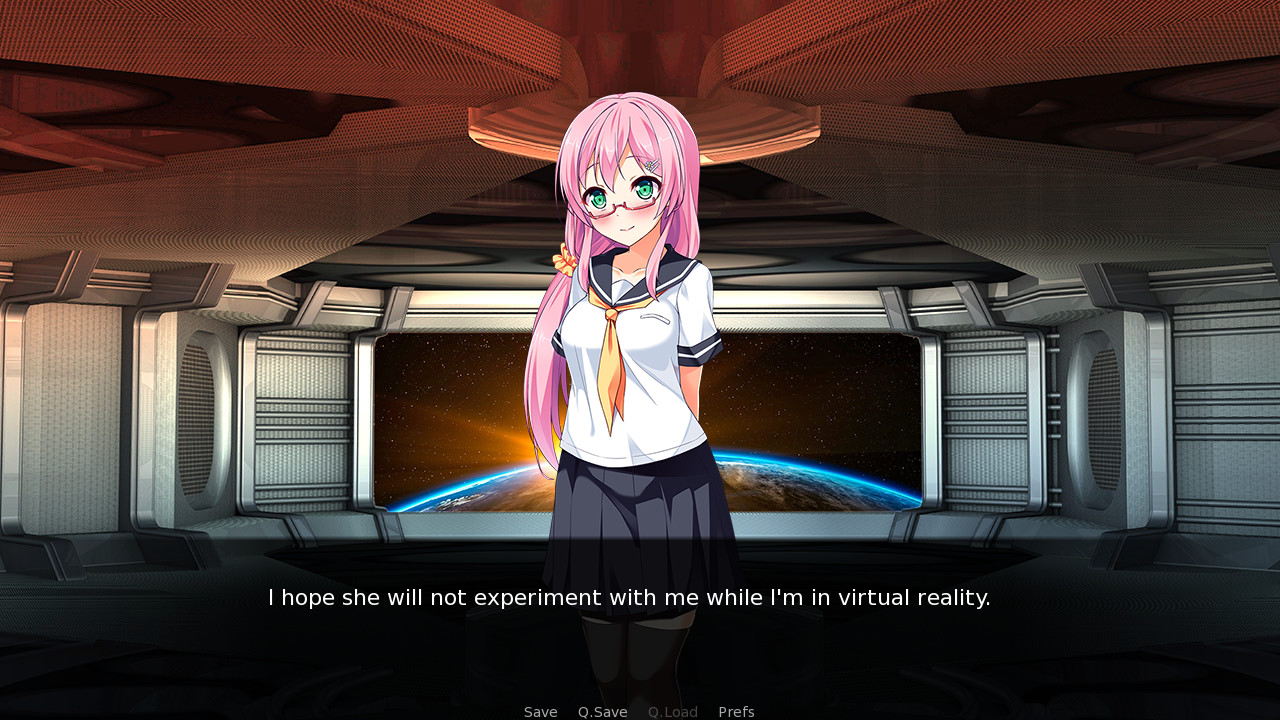The width and height of the screenshot is (1280, 720).
Task: Click the girl's red-rimmed glasses
Action: point(625,203)
